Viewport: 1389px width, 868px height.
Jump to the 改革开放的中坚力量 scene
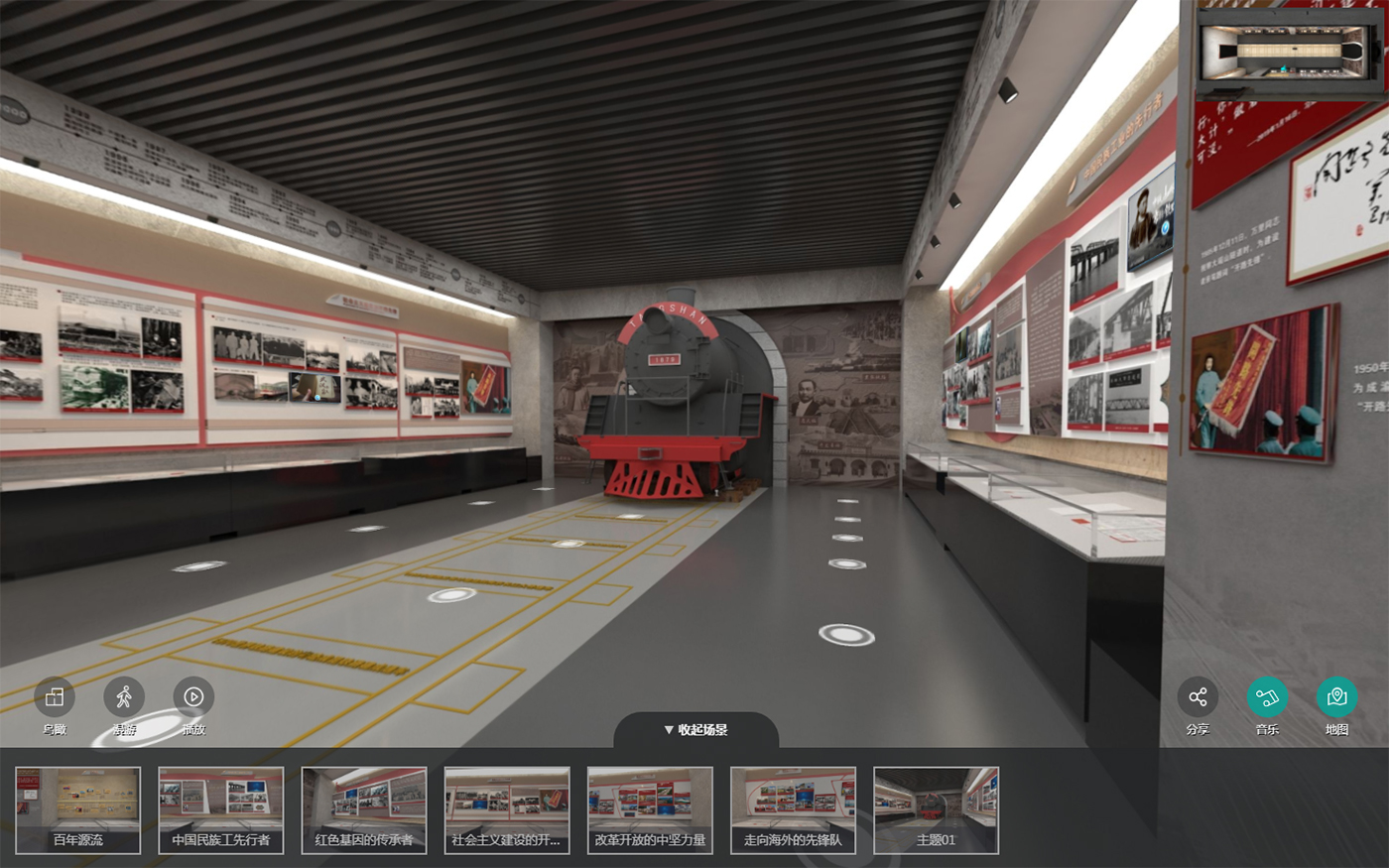(x=650, y=809)
